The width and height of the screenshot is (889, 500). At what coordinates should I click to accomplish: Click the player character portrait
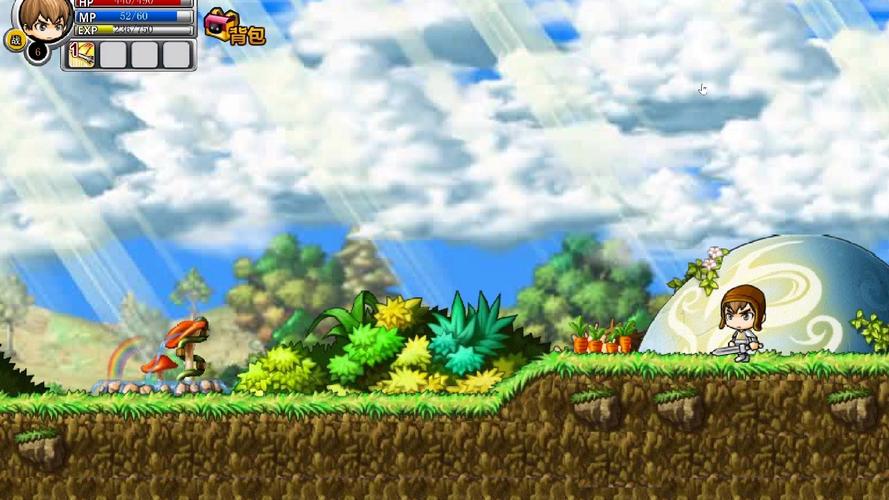pos(43,18)
